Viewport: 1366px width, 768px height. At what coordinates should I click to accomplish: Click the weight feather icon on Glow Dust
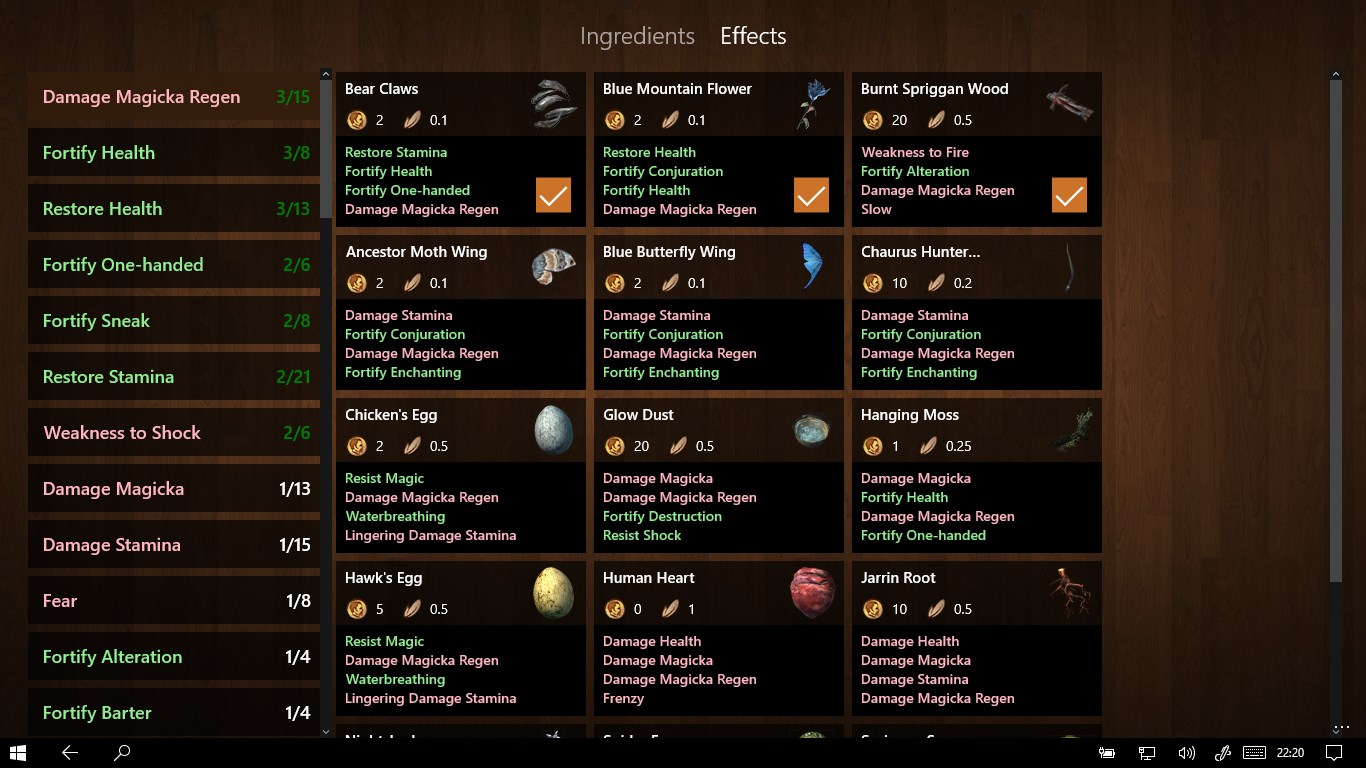tap(678, 446)
